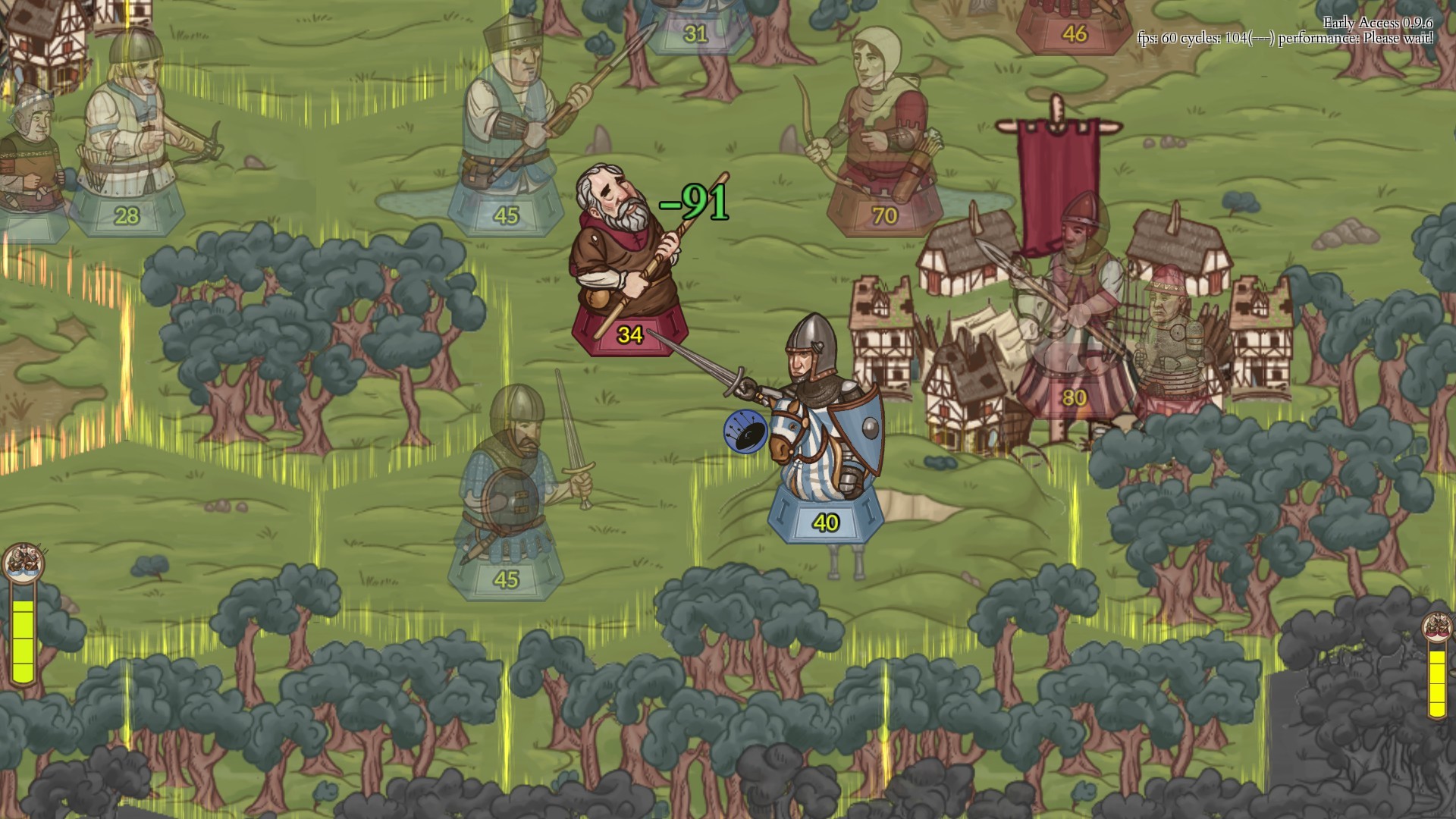Click the floating -91 damage number

click(692, 201)
